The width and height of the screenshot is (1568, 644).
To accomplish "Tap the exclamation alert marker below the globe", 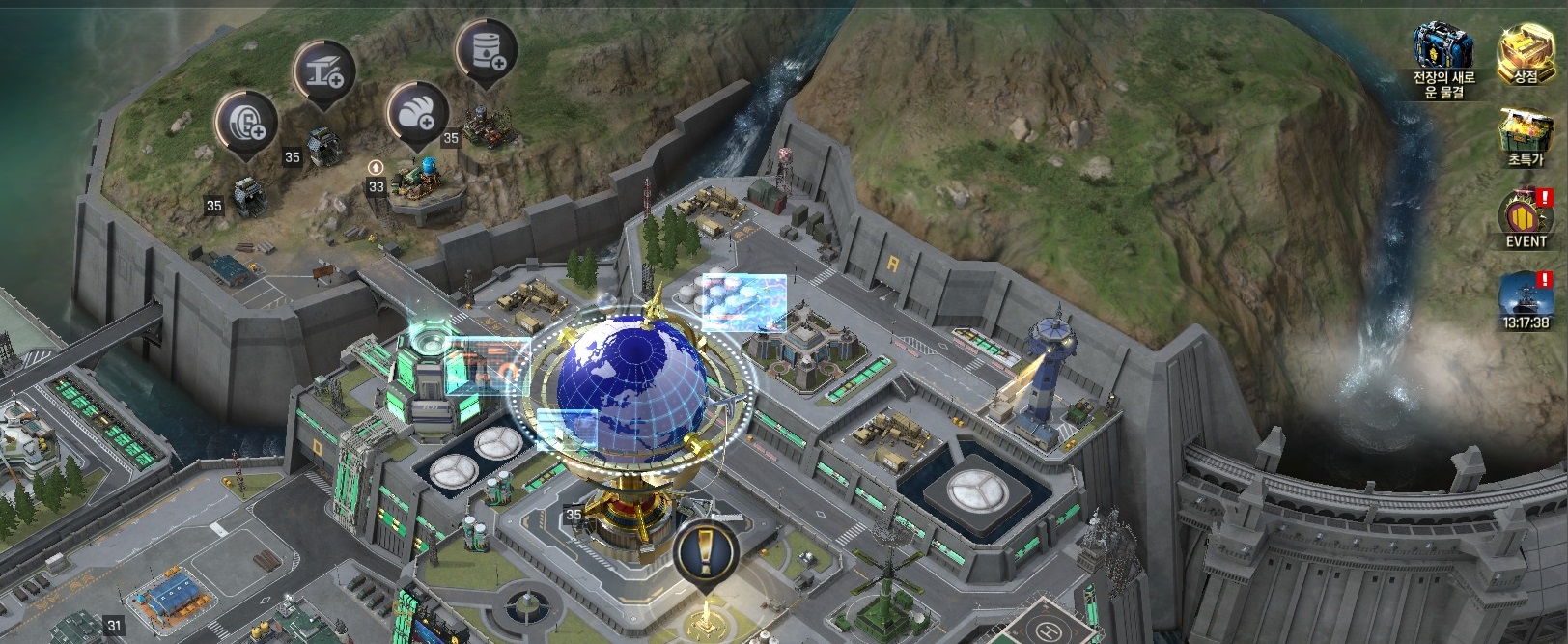I will pos(707,552).
